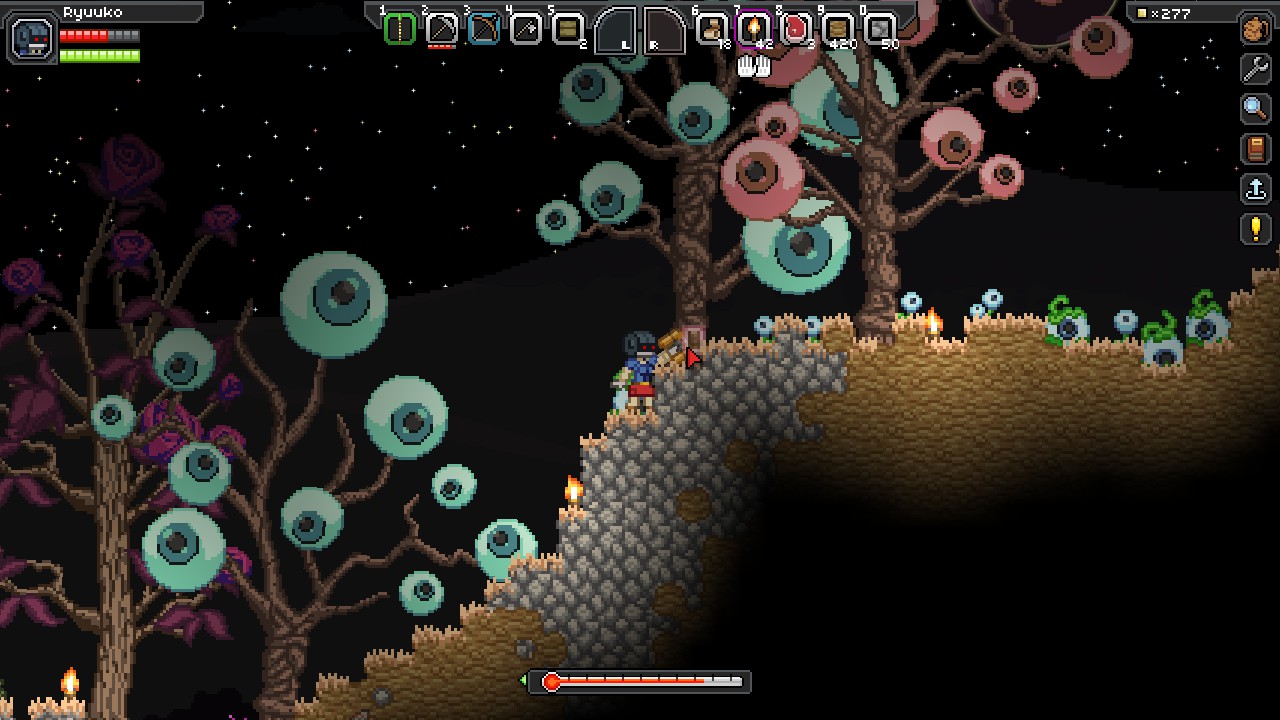Select the bandage stack in slot 6
This screenshot has width=1280, height=720.
pyautogui.click(x=712, y=29)
